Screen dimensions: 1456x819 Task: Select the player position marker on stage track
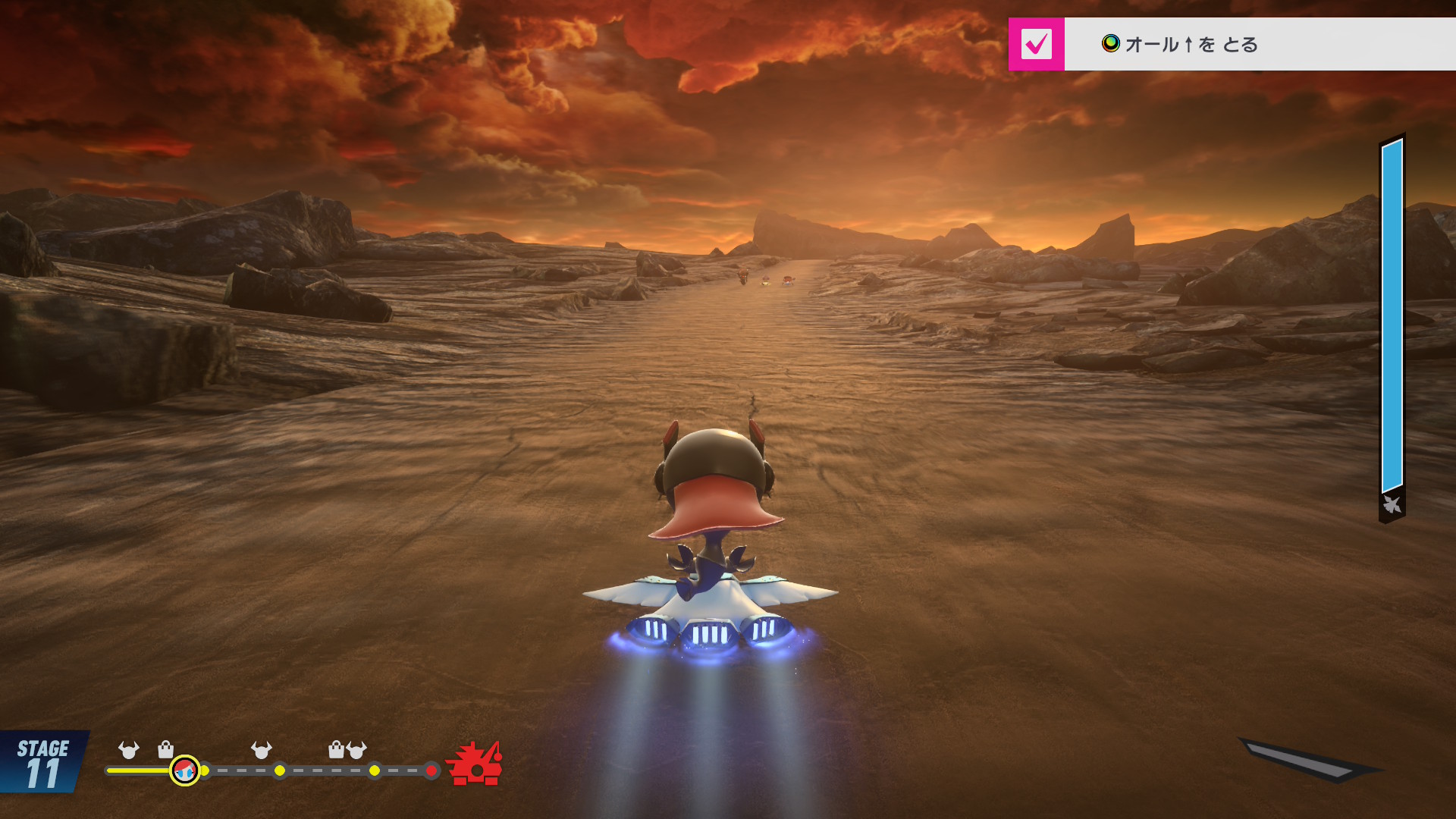184,770
